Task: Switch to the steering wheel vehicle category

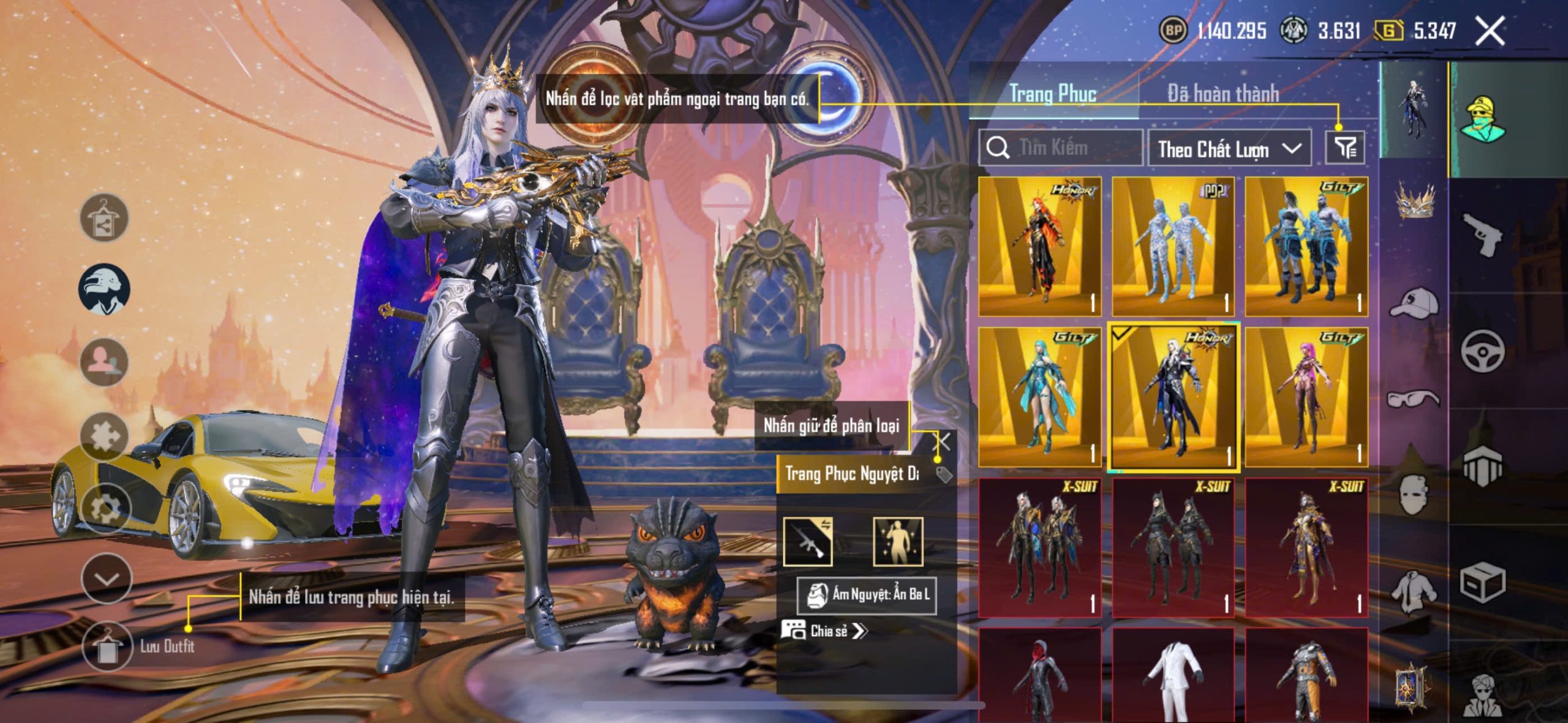Action: (1482, 351)
